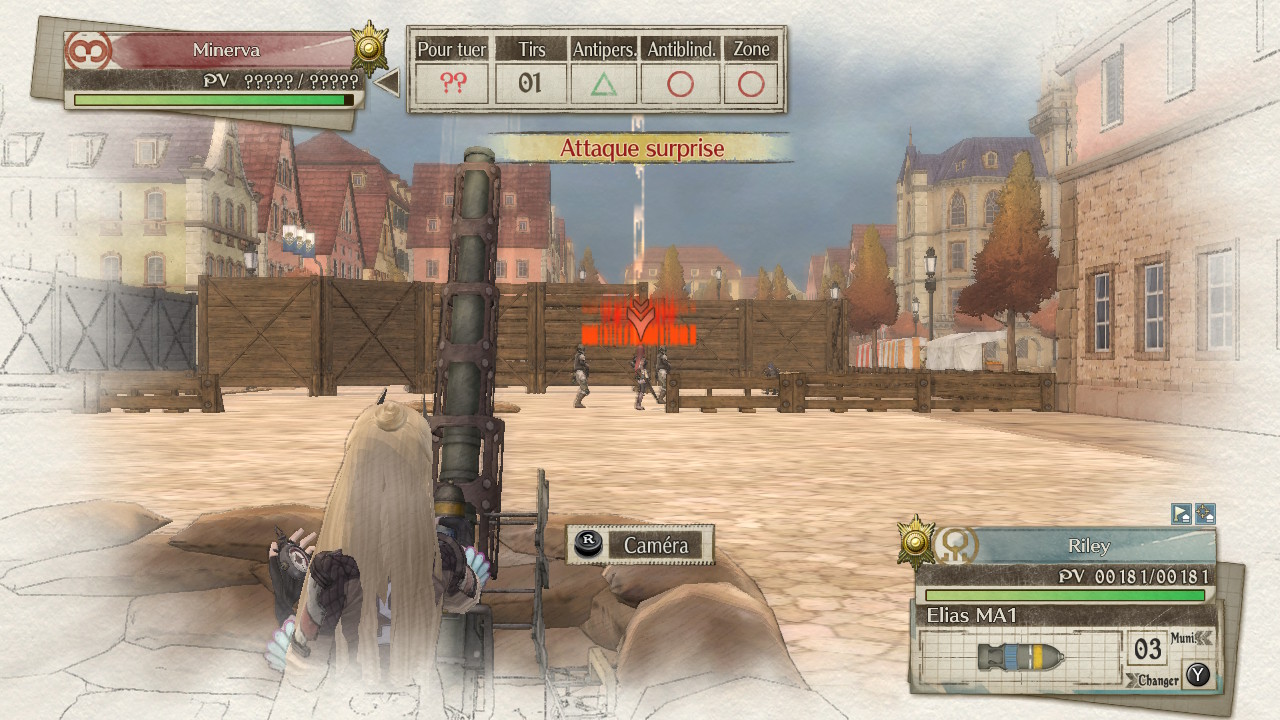
Task: Select the Elias MA1 mortar shell weapon
Action: point(1020,657)
